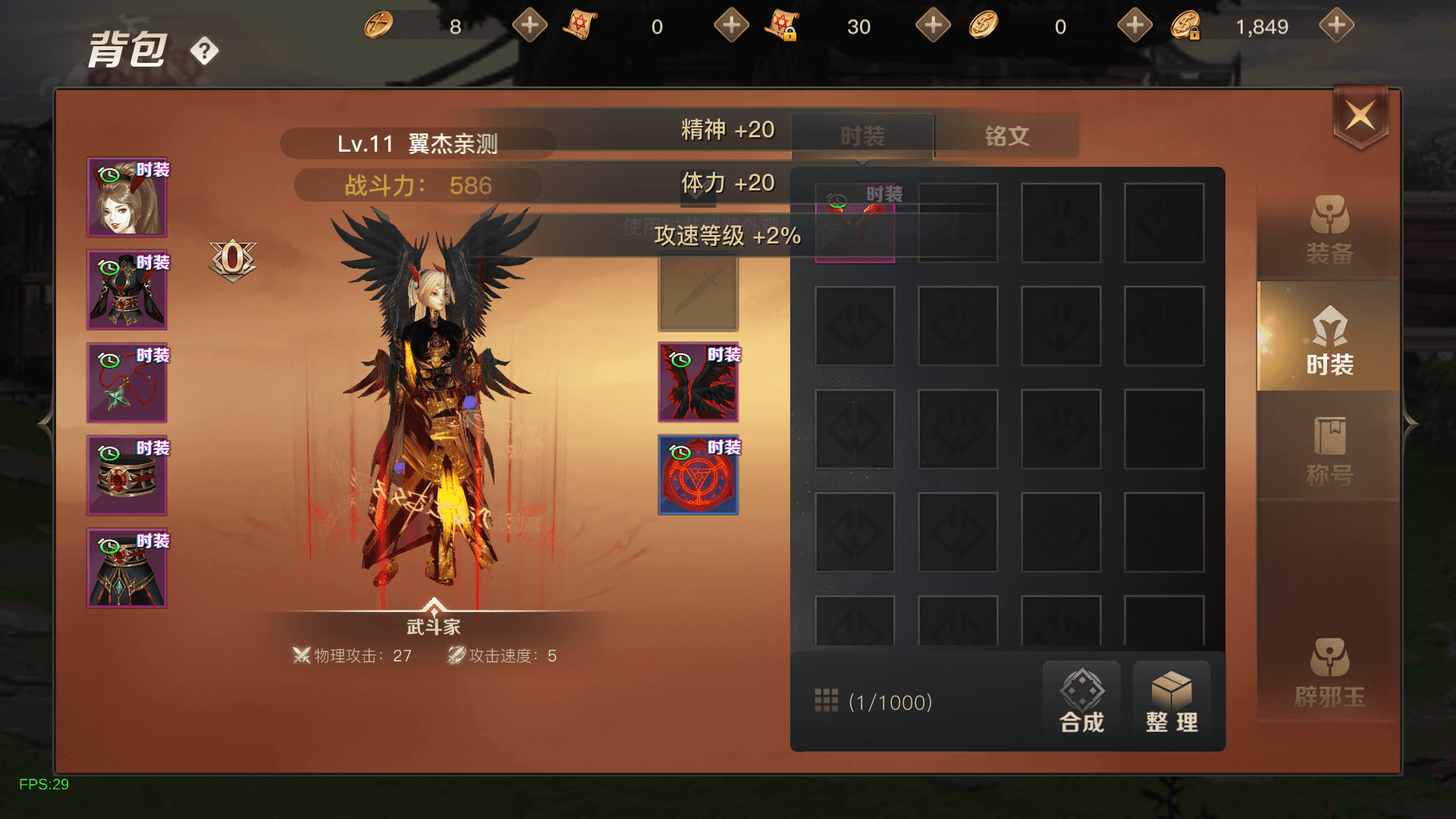
Task: Select the black wings costume slot
Action: click(698, 382)
